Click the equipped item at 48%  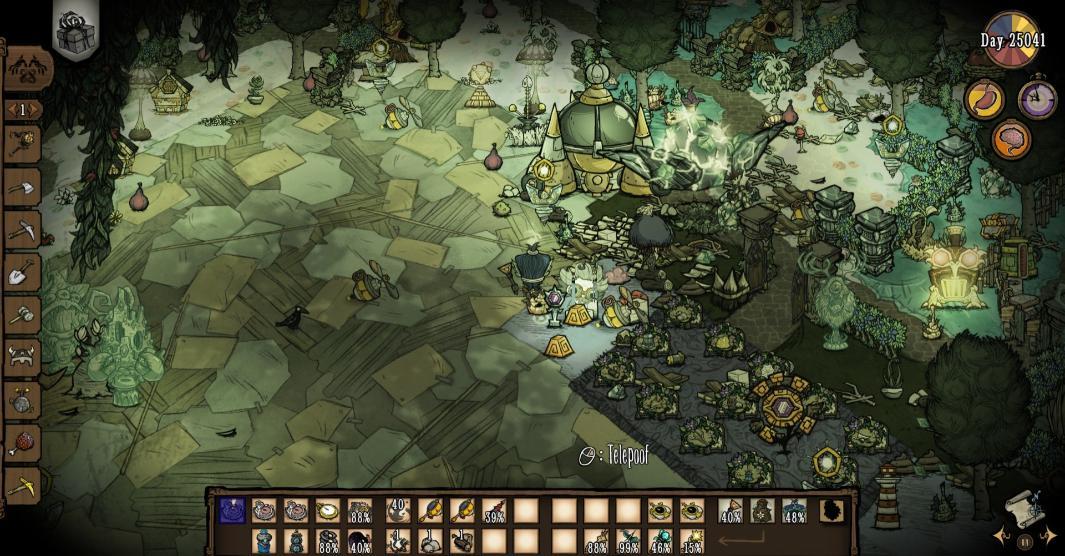pos(795,512)
